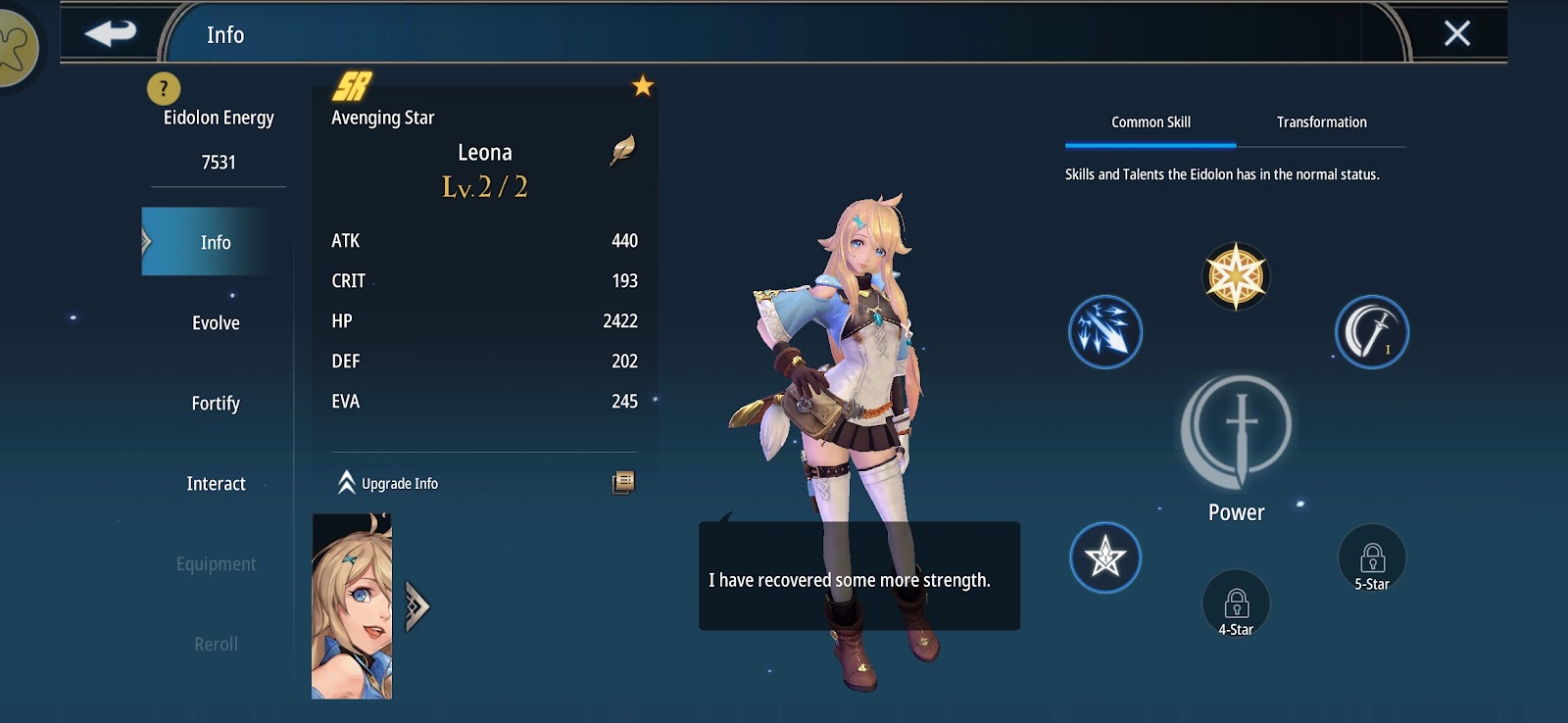Open the Interact menu
The width and height of the screenshot is (1568, 723).
(x=216, y=483)
